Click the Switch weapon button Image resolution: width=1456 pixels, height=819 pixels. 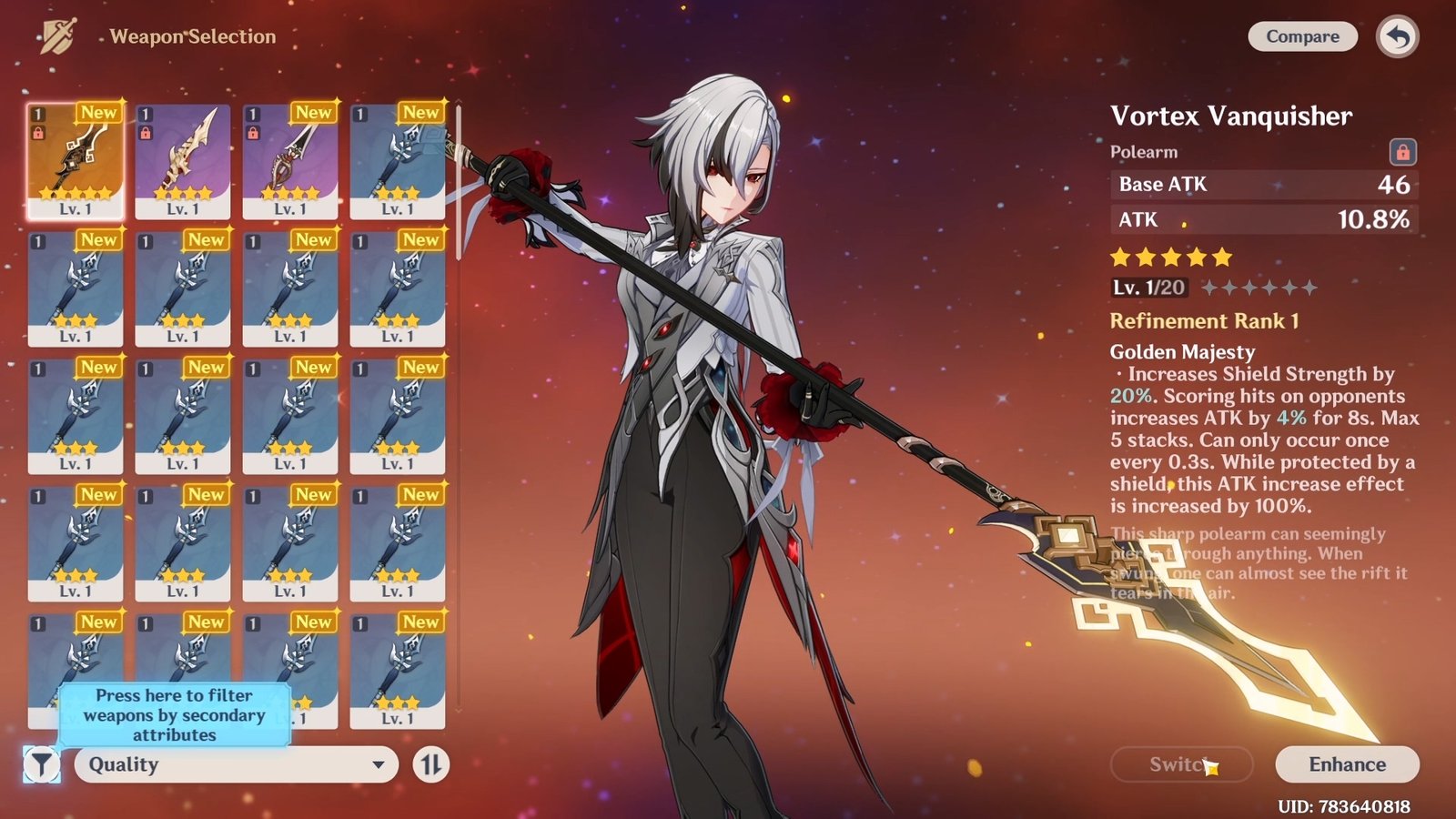pyautogui.click(x=1181, y=764)
